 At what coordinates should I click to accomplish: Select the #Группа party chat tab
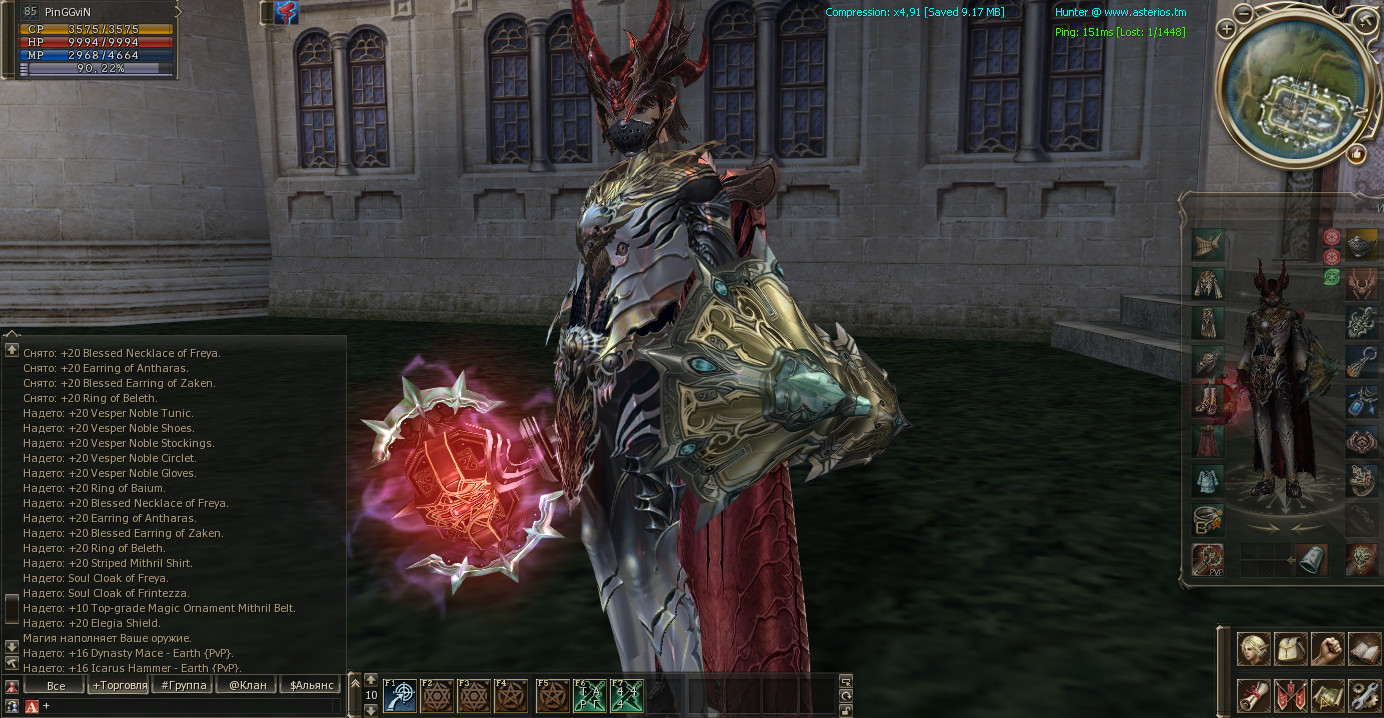coord(184,685)
